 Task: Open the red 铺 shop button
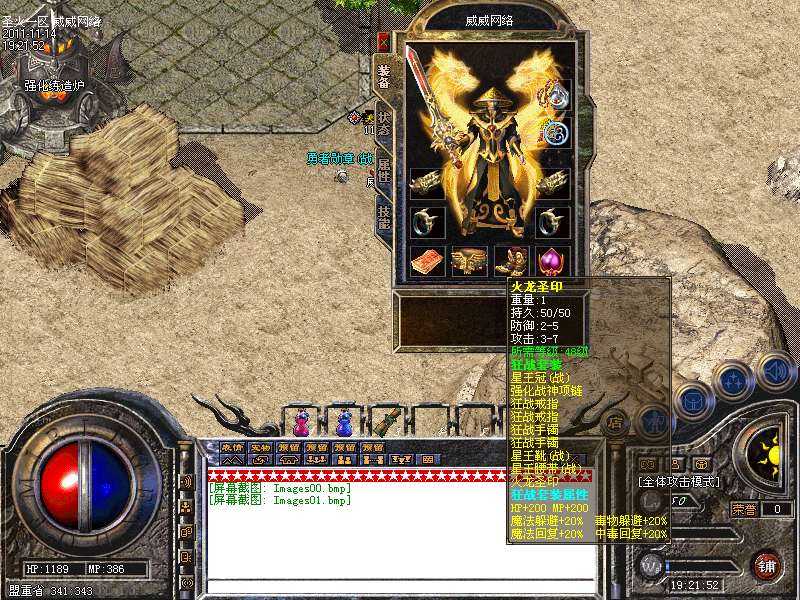[767, 566]
